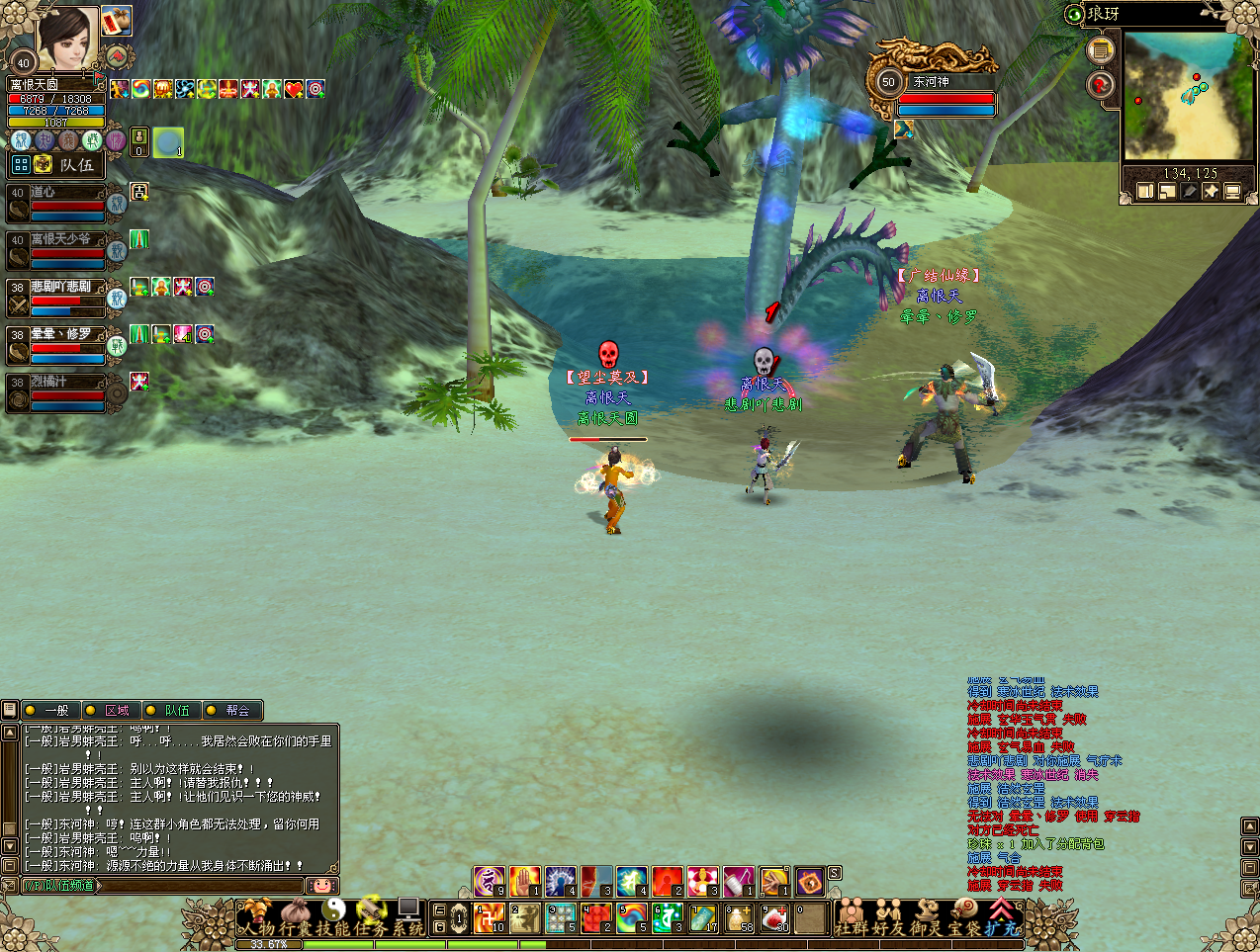Switch chat to the 一般 tab
Image resolution: width=1260 pixels, height=952 pixels.
pyautogui.click(x=51, y=710)
